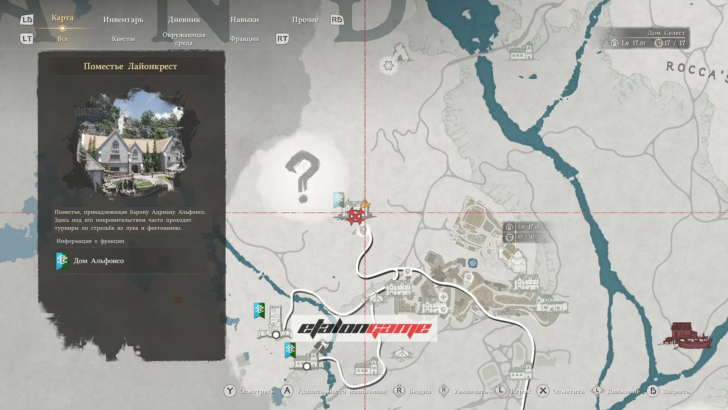The height and width of the screenshot is (410, 728).
Task: Filter map by Квесты
Action: 123,38
